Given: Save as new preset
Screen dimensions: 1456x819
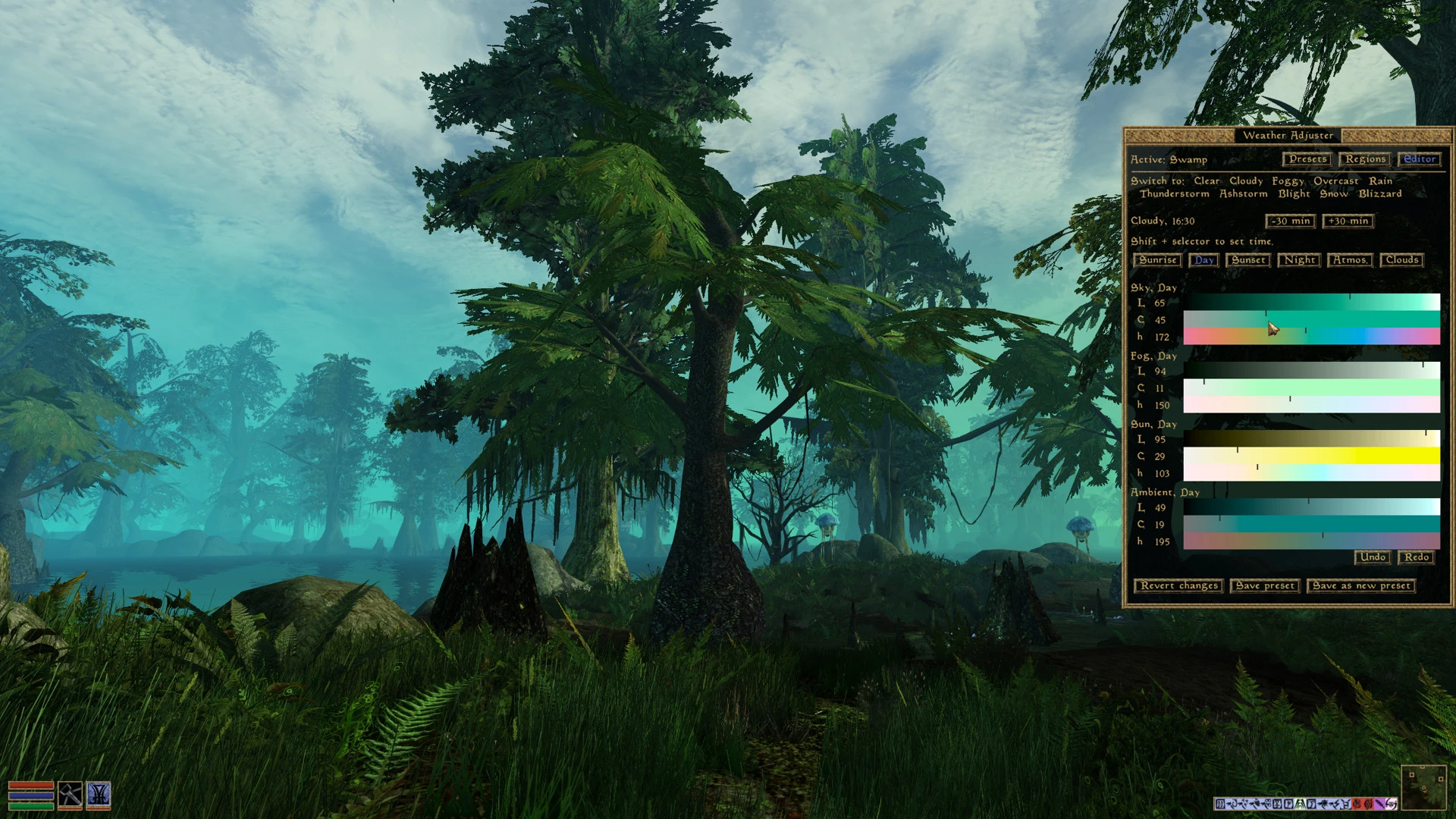Looking at the screenshot, I should pyautogui.click(x=1360, y=586).
